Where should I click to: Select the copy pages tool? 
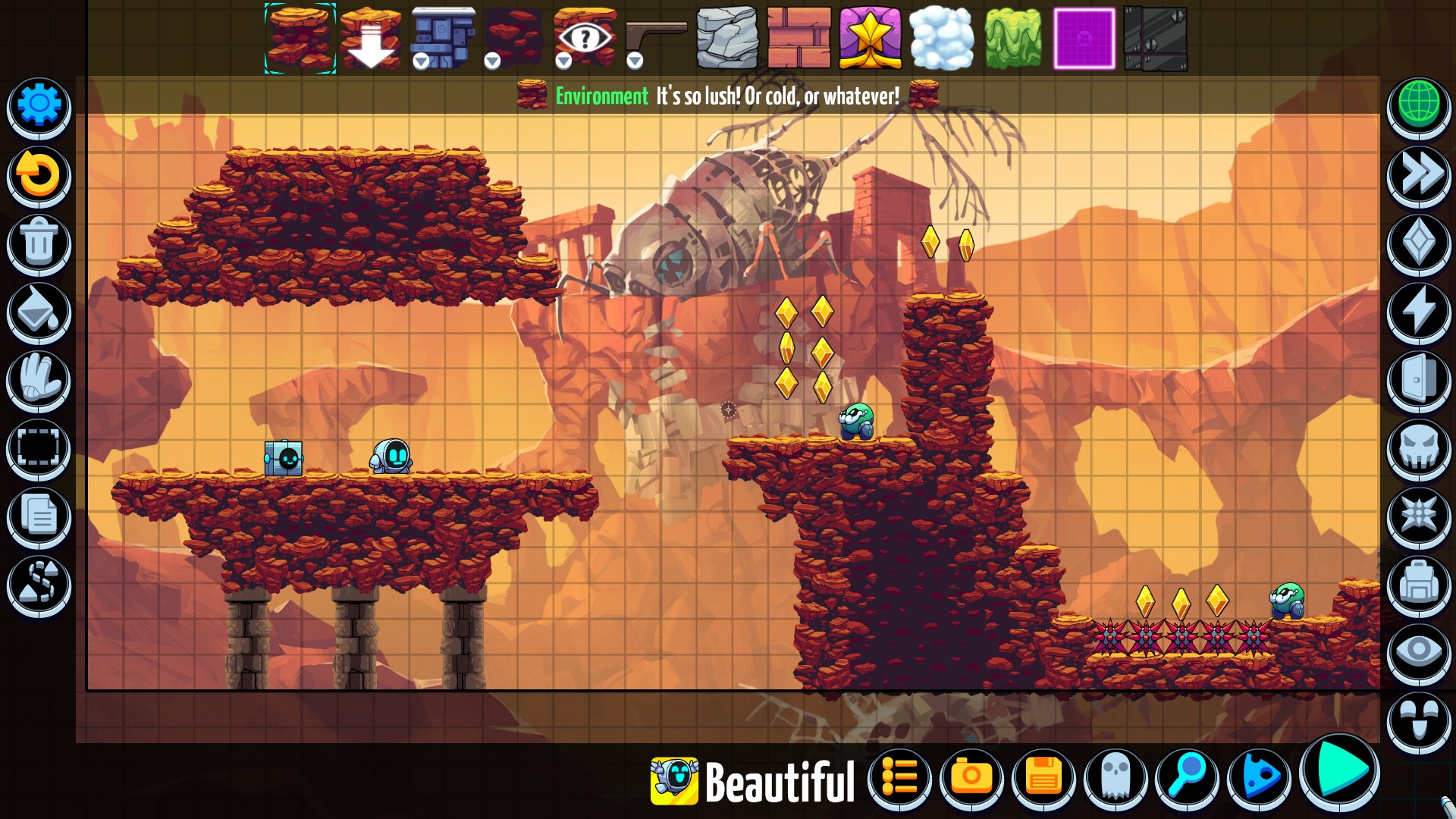(39, 516)
